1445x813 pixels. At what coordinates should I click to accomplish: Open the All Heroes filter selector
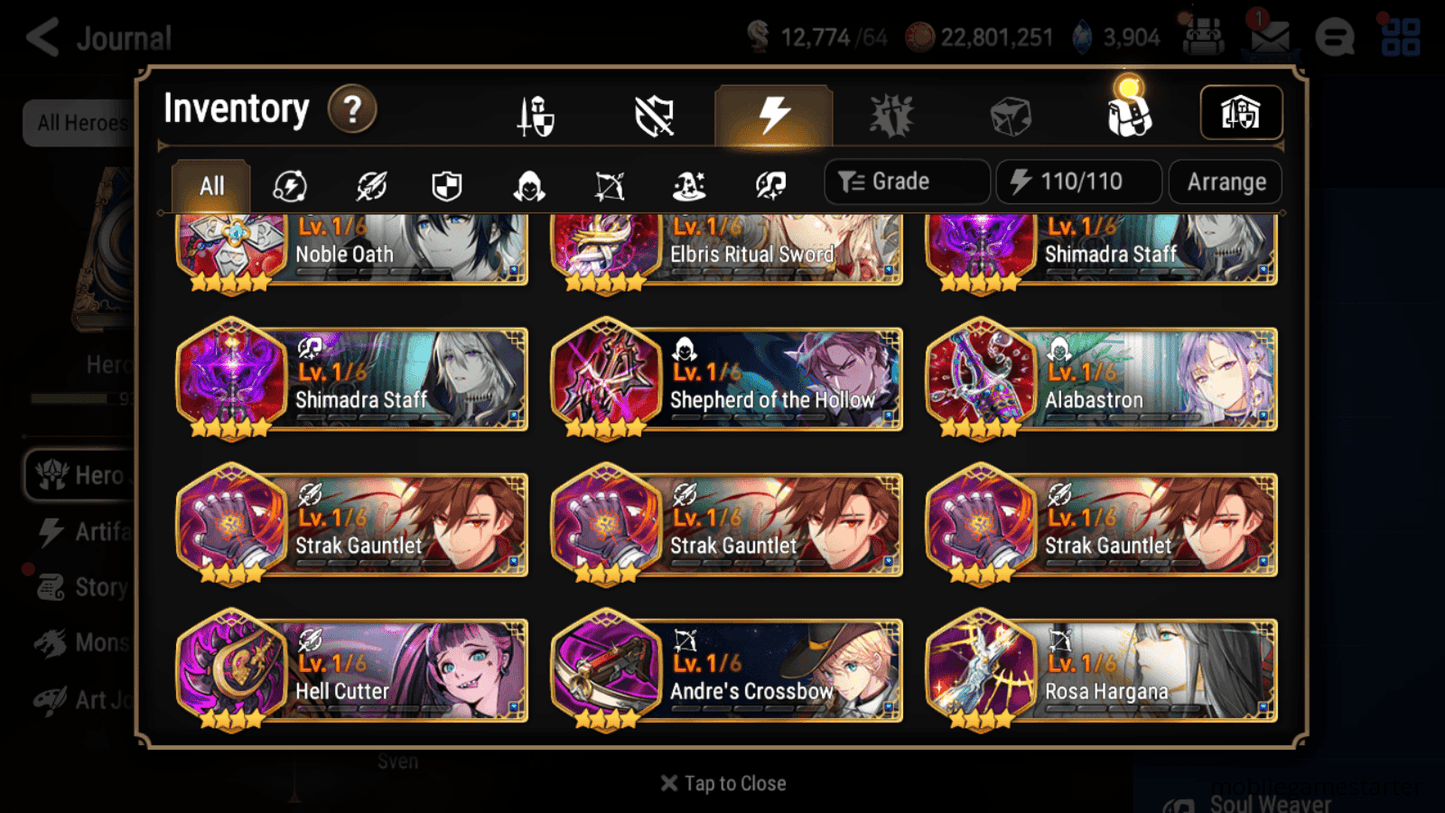click(x=83, y=123)
